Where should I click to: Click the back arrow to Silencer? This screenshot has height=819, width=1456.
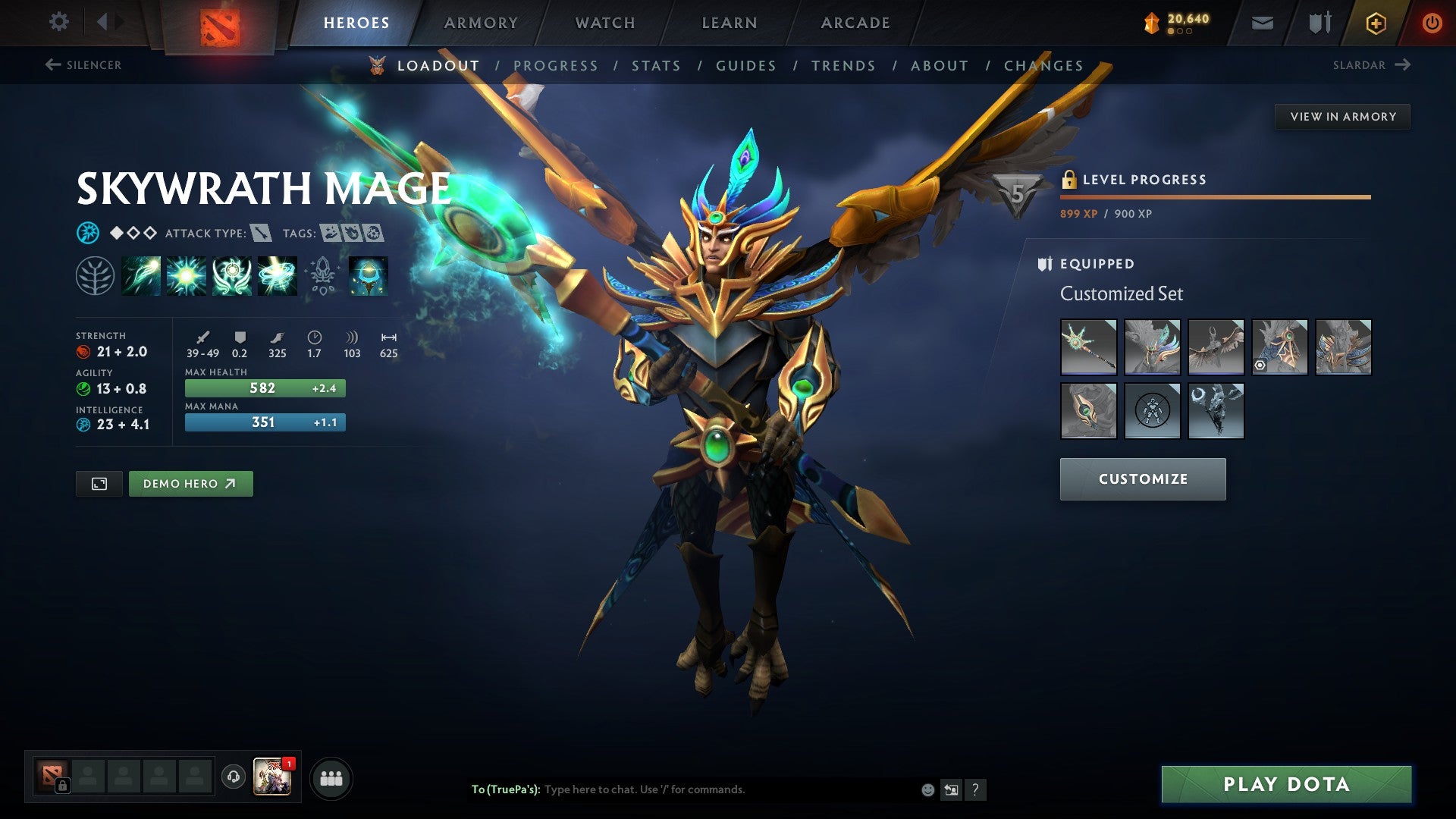(x=52, y=65)
